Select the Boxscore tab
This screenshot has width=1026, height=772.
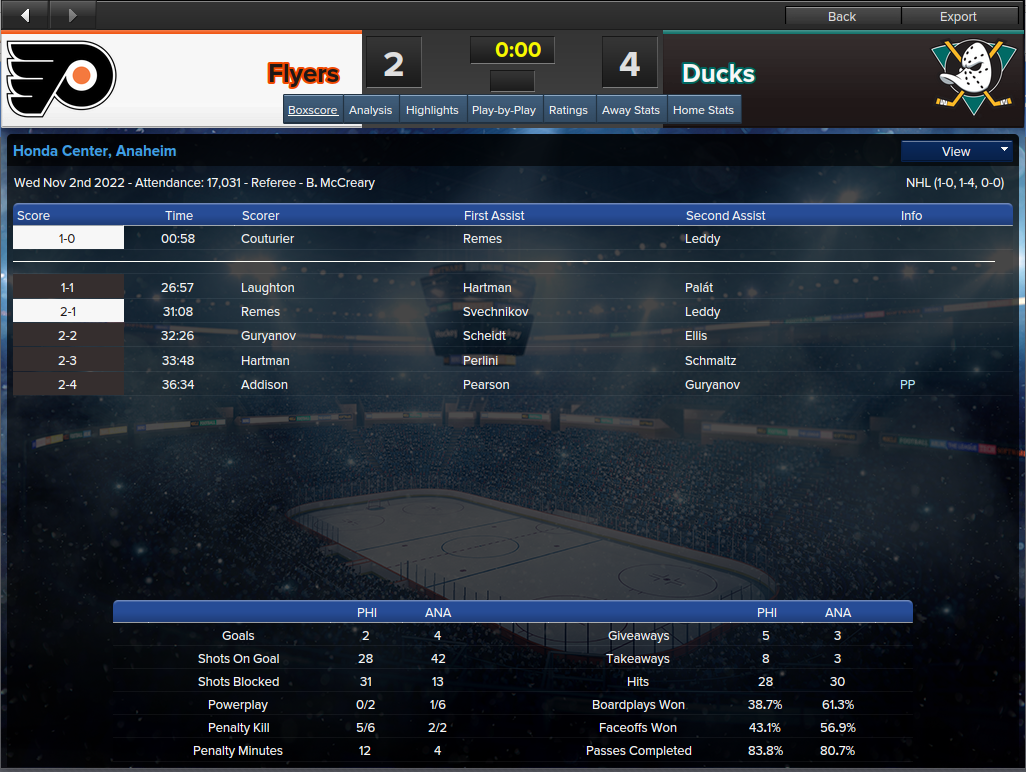click(x=313, y=110)
